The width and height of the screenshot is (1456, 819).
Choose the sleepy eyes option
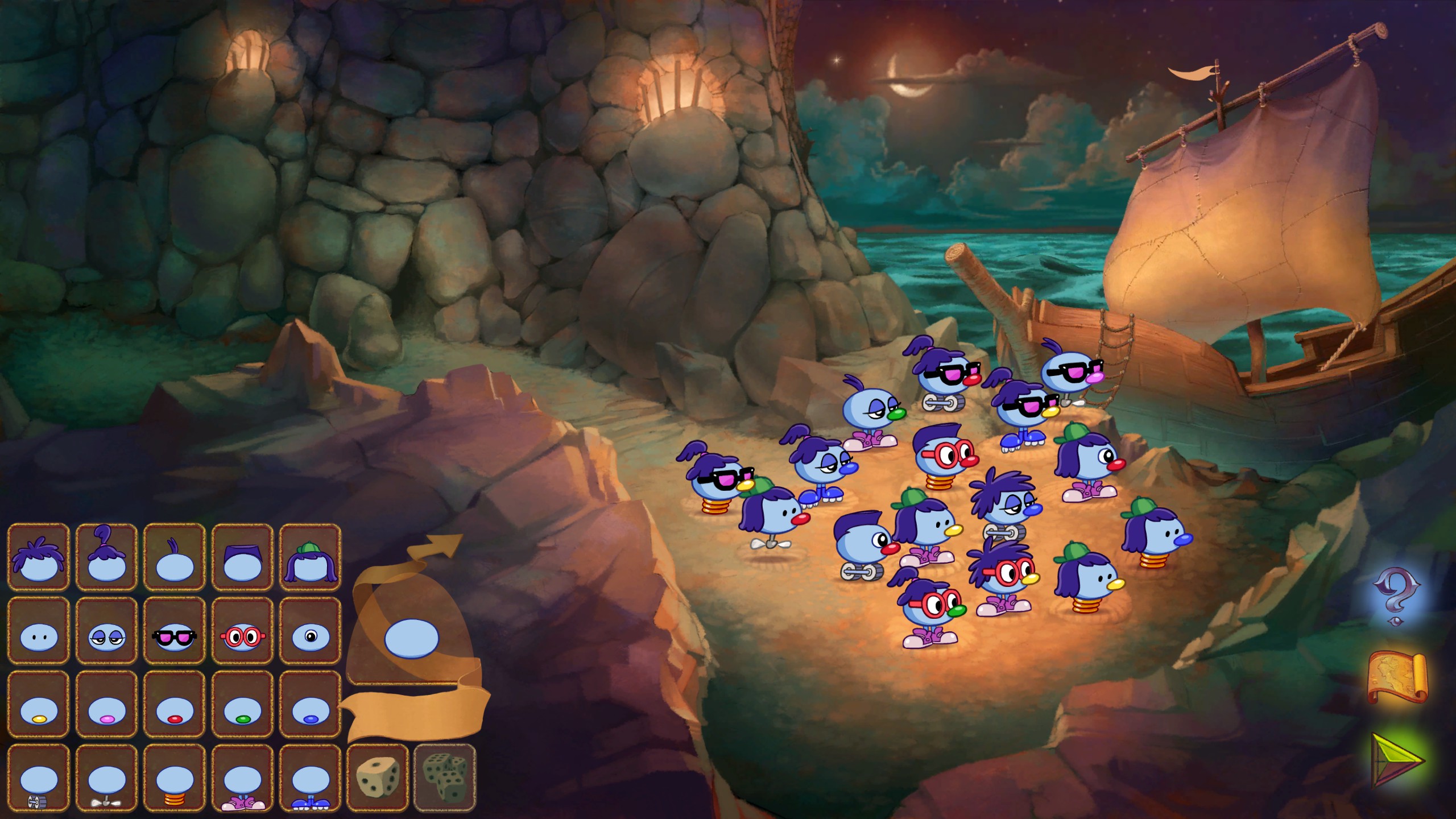pyautogui.click(x=106, y=631)
